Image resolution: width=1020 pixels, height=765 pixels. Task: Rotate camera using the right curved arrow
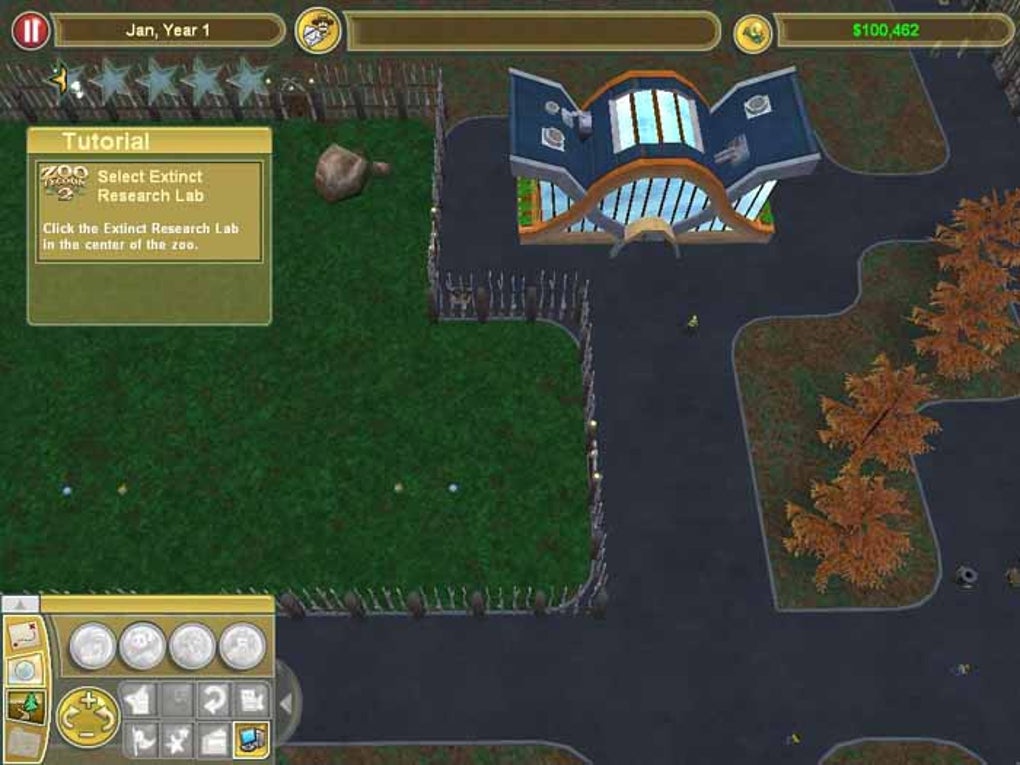[x=107, y=717]
